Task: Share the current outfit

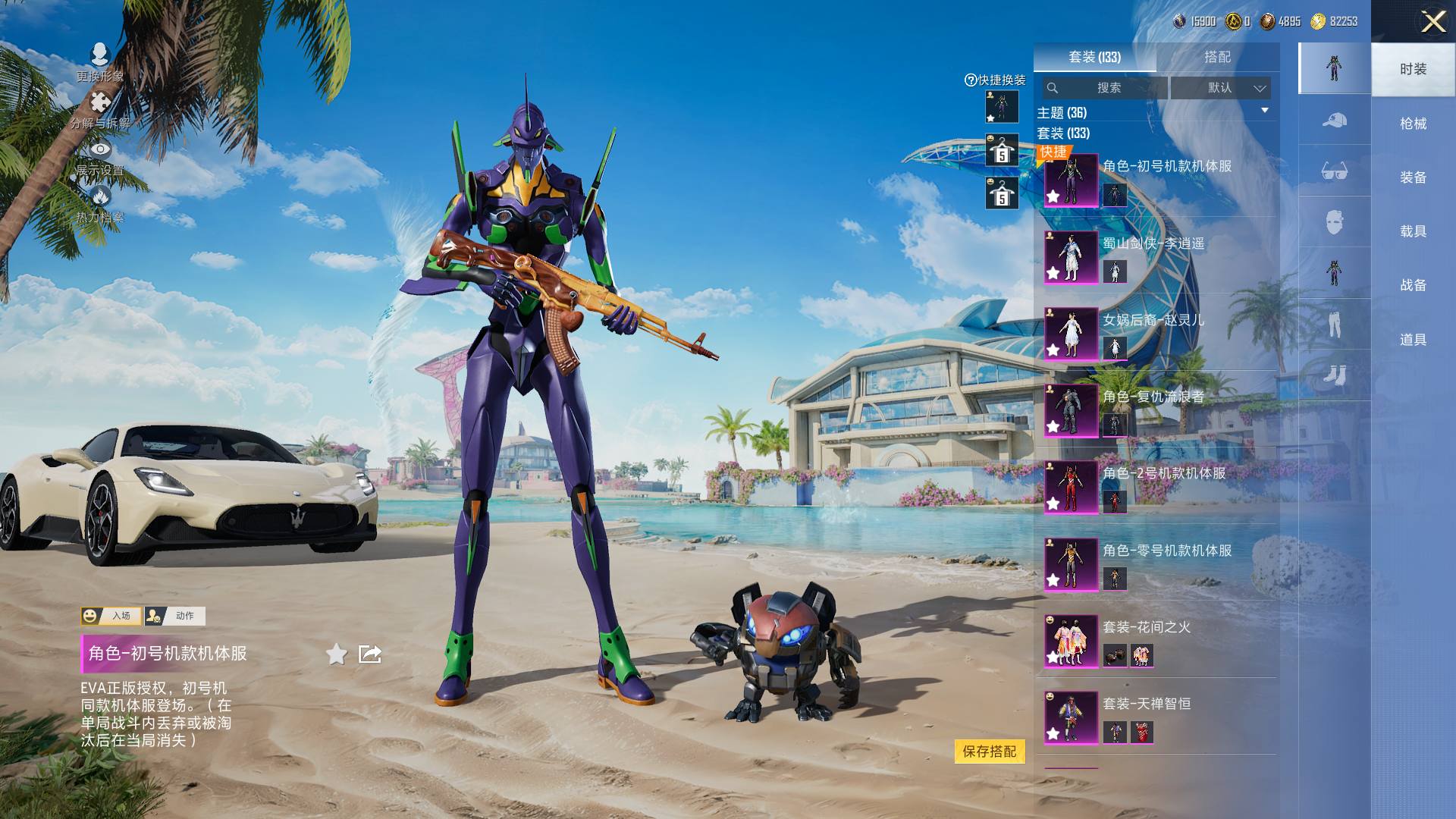Action: [370, 654]
